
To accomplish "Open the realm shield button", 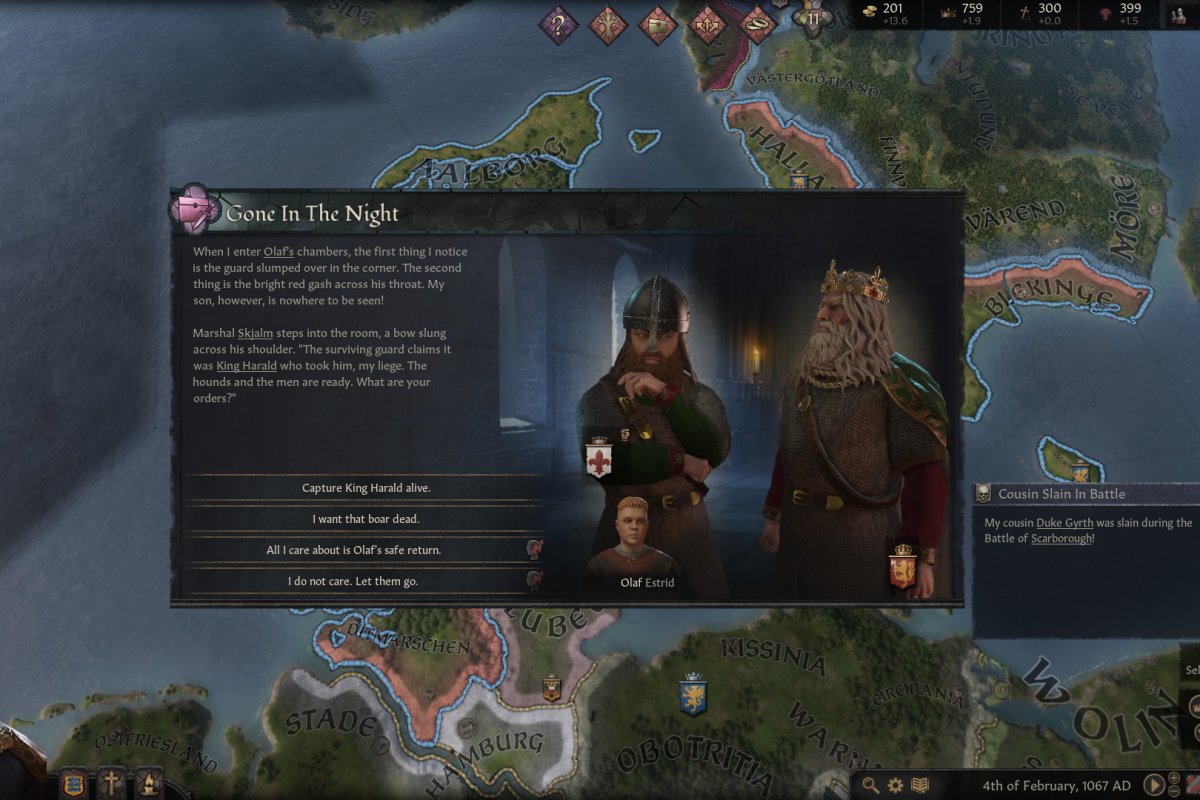I will pos(73,781).
